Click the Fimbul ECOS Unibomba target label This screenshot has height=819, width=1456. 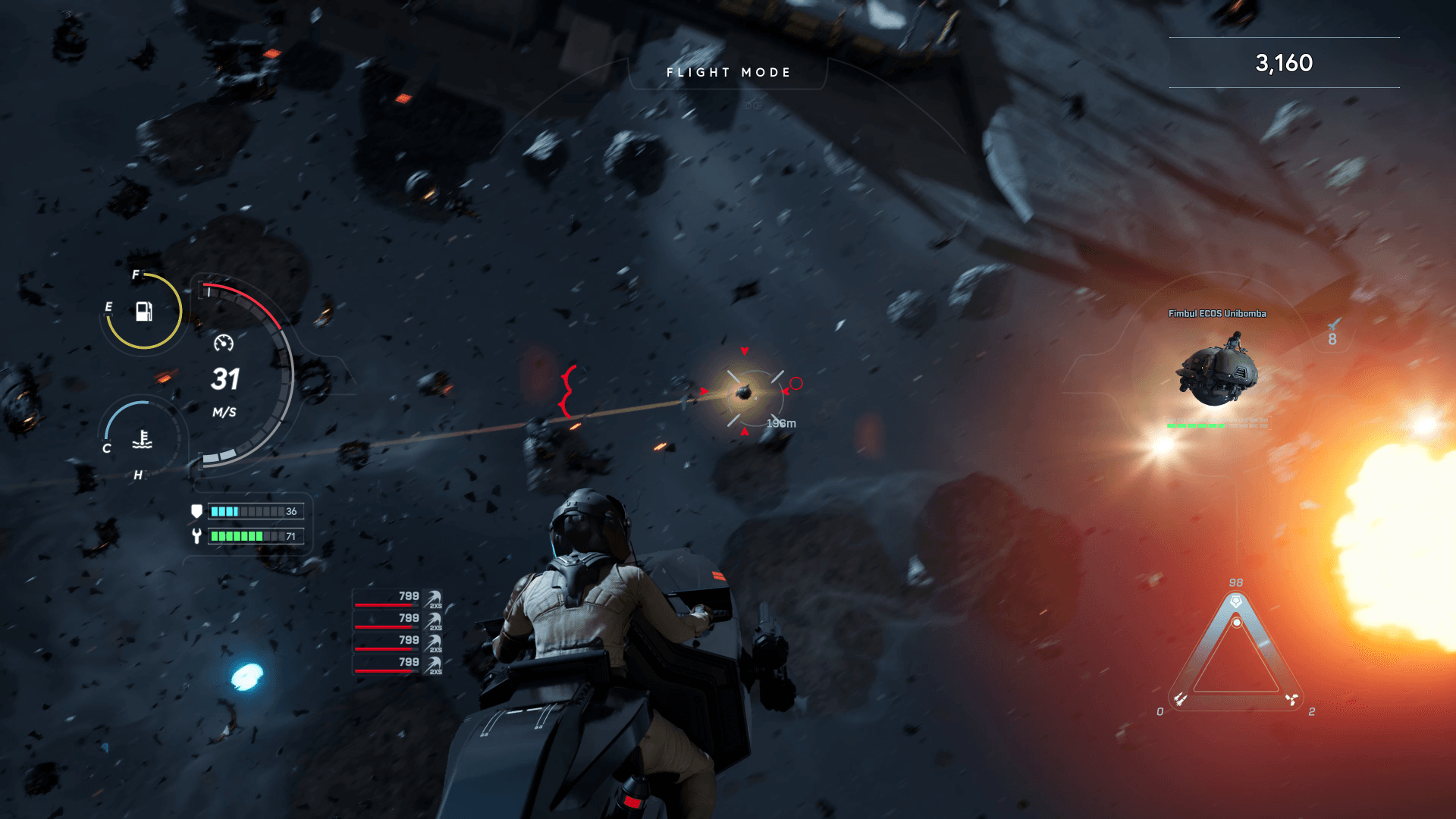tap(1218, 312)
